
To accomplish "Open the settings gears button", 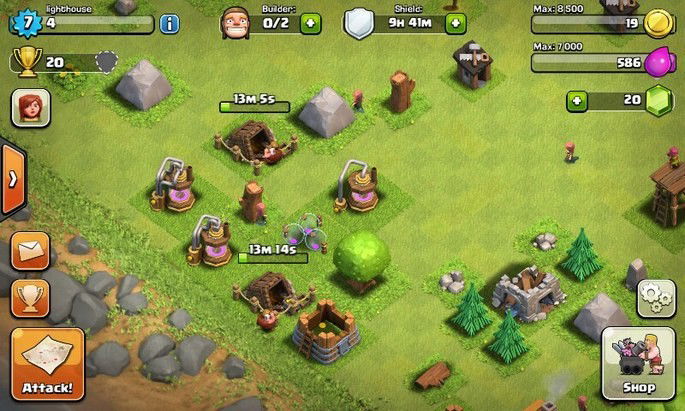I will (656, 298).
